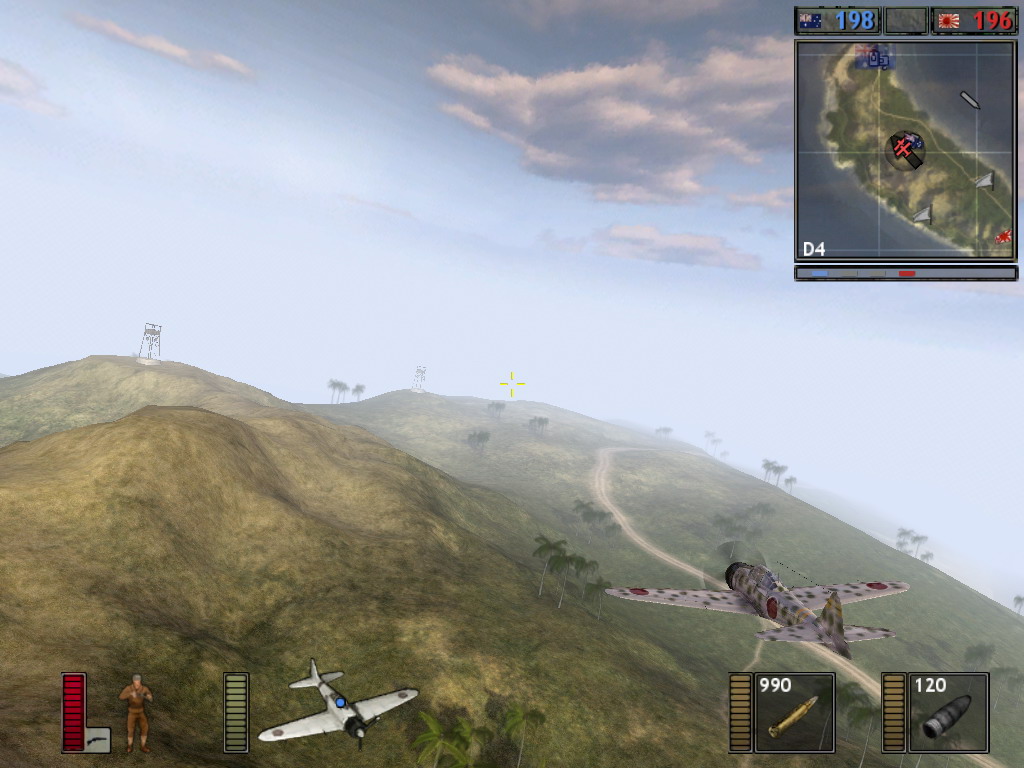Click the Japanese flag marker on minimap
Screen dimensions: 1024x768
(1003, 237)
